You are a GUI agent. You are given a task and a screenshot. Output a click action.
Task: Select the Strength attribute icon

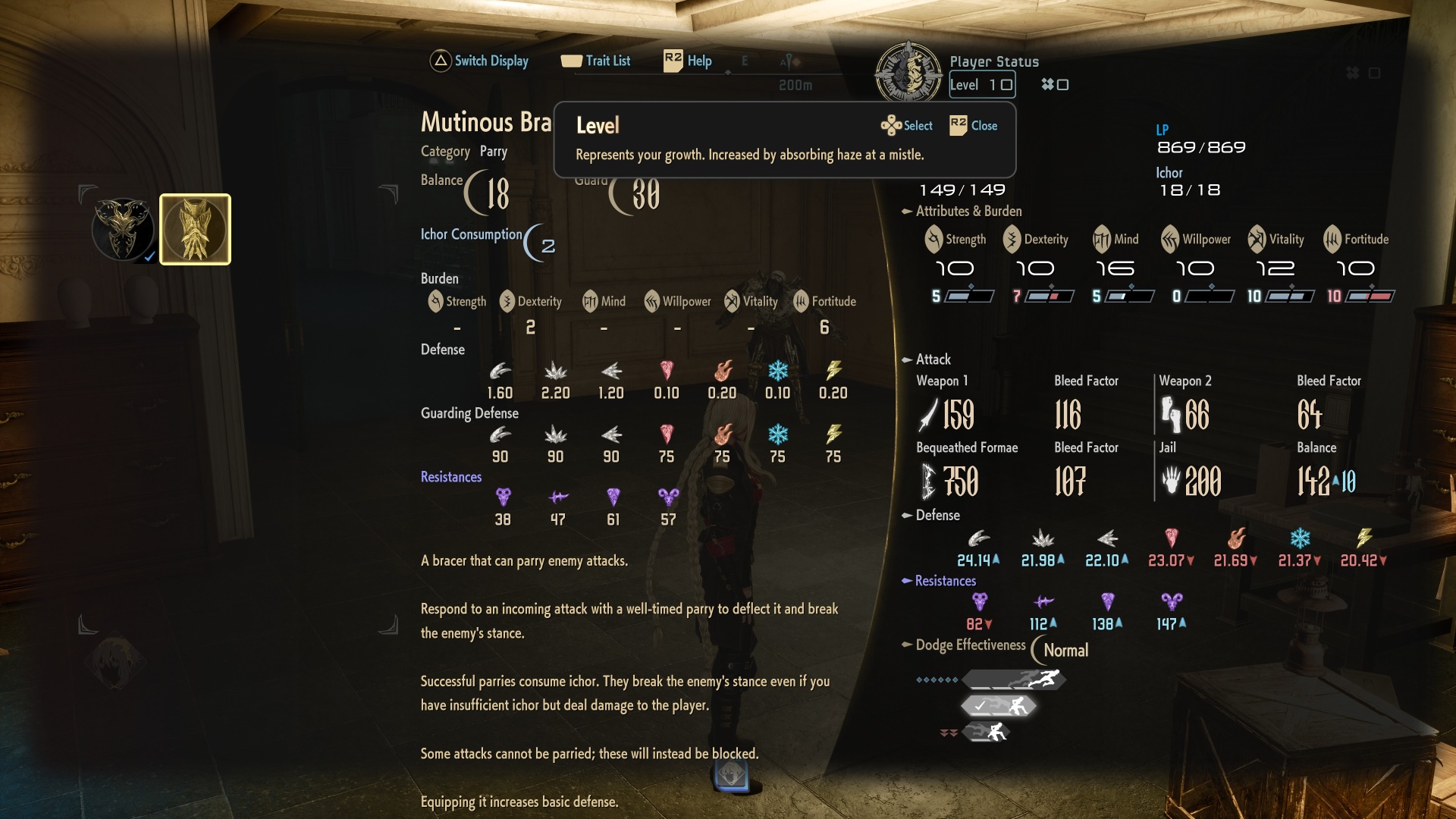tap(934, 239)
